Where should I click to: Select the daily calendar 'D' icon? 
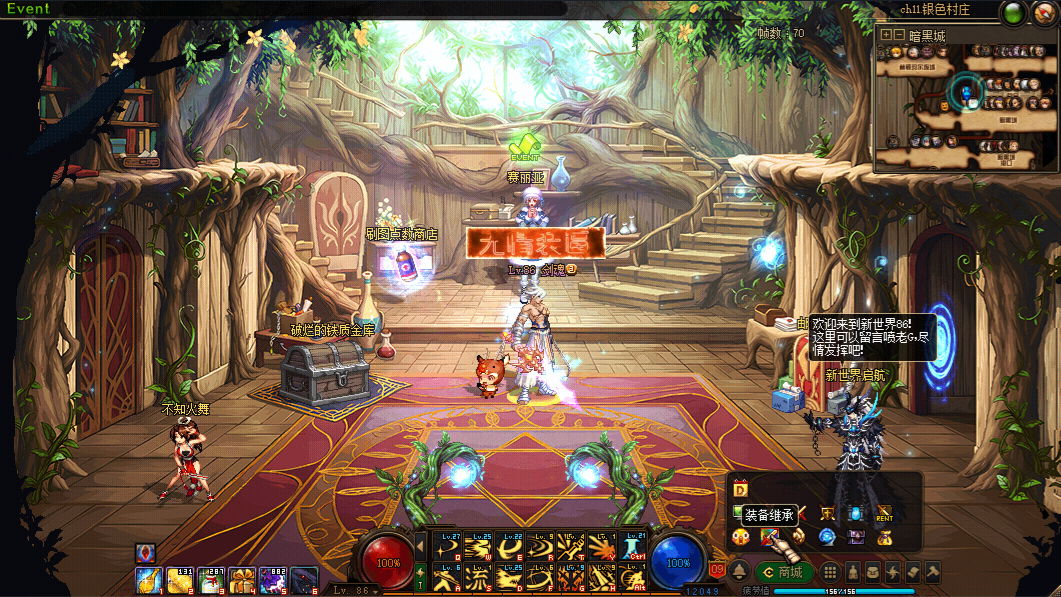click(x=741, y=489)
